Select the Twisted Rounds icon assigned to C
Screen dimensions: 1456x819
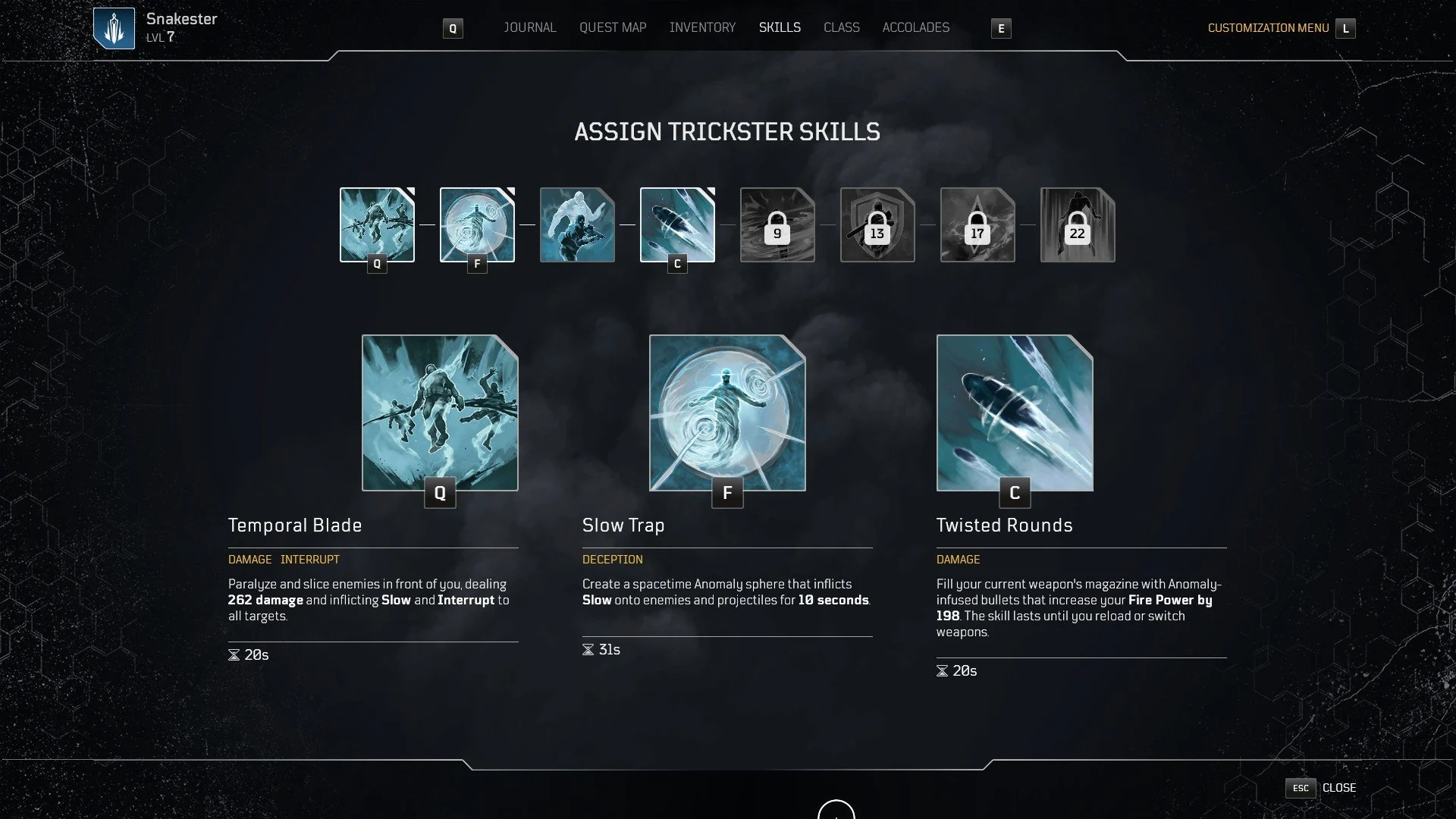(678, 224)
